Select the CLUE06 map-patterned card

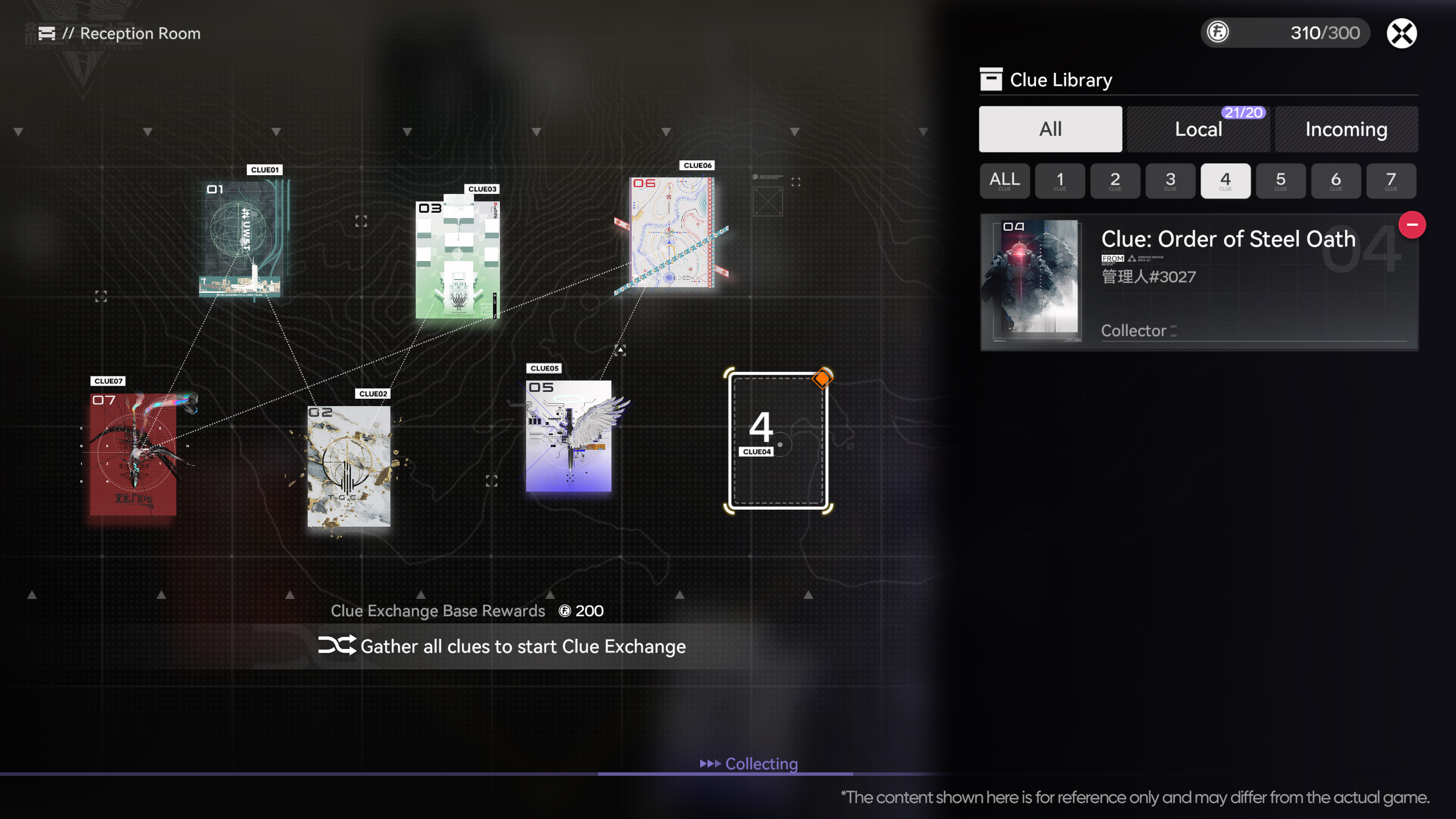coord(672,232)
